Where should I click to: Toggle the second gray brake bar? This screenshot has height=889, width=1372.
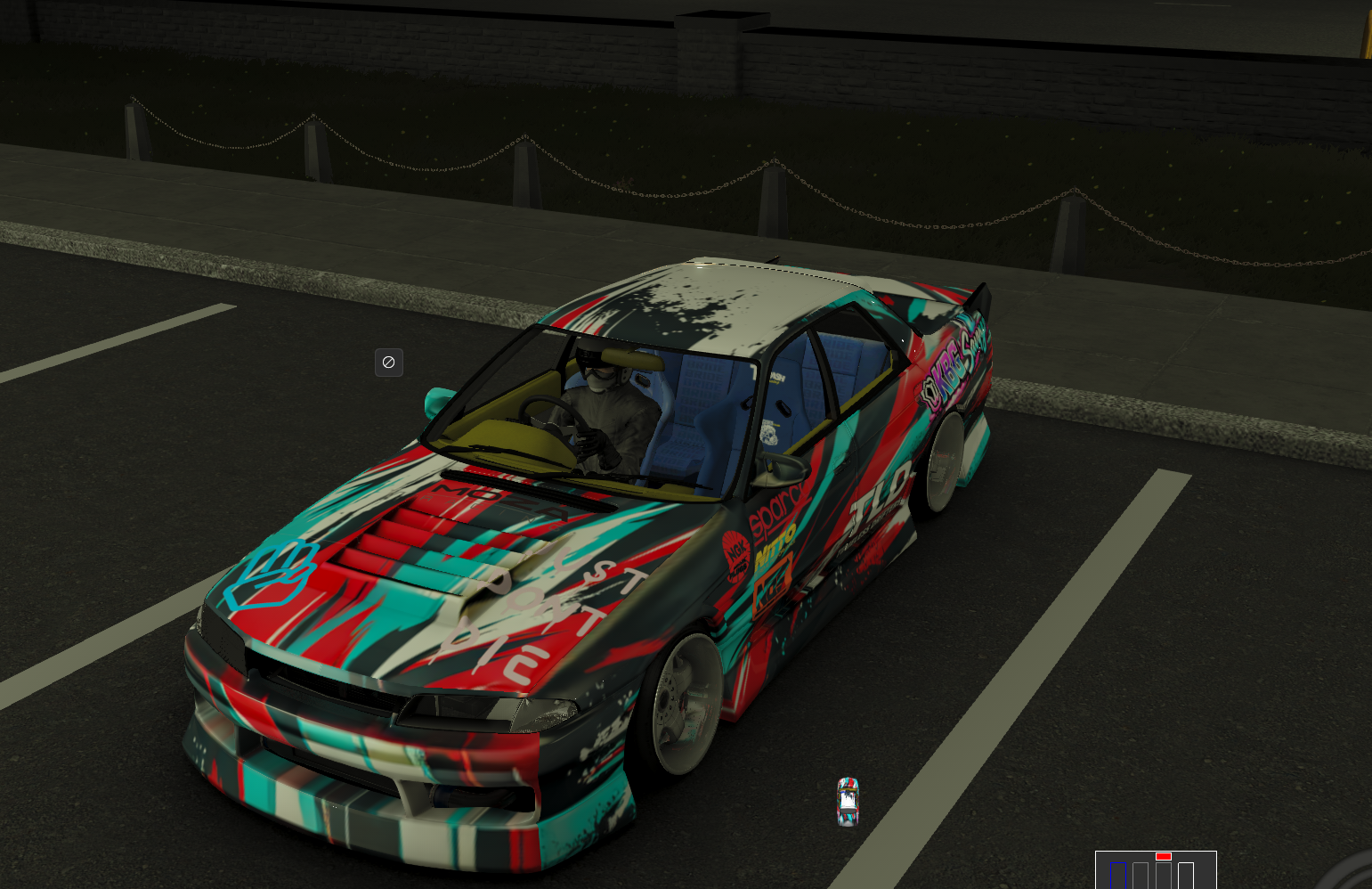tap(1141, 875)
